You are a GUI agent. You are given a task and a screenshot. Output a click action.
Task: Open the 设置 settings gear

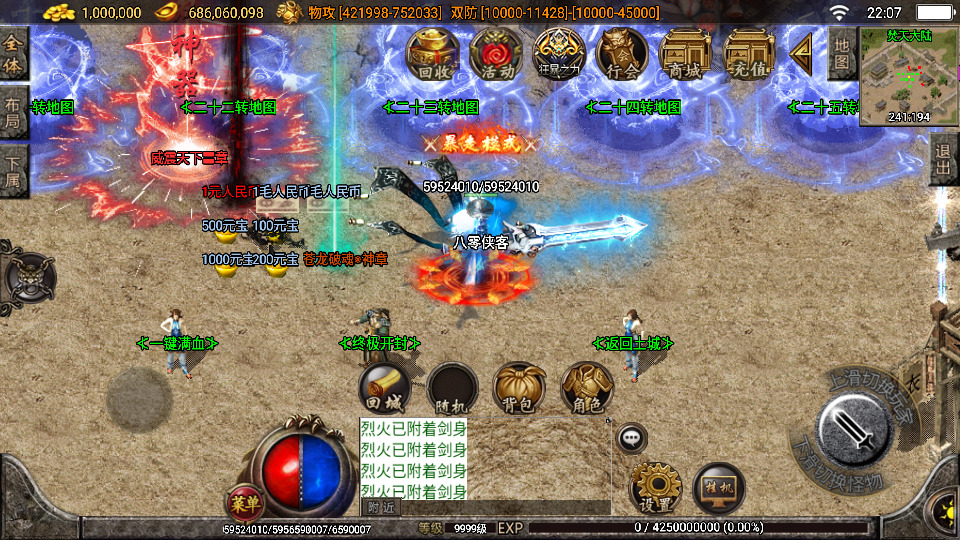(x=655, y=488)
